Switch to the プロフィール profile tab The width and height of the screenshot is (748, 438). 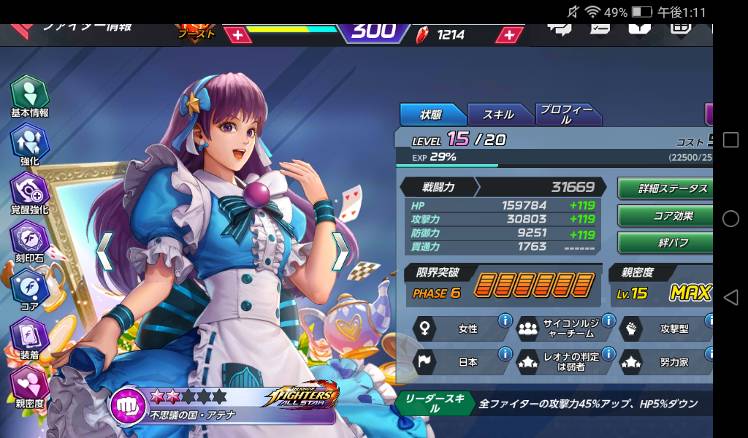pyautogui.click(x=565, y=114)
